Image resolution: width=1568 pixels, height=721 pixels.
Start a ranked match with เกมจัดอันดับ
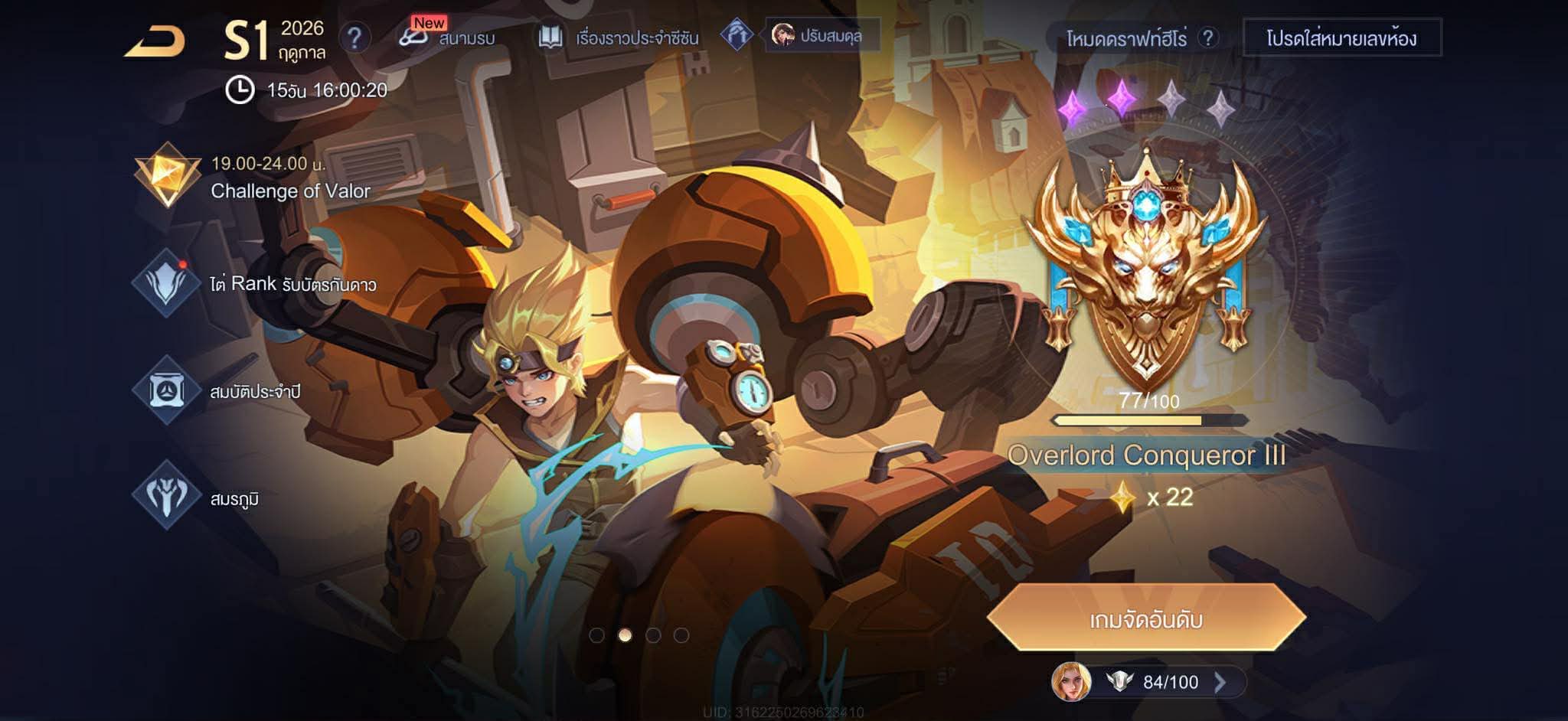[x=1145, y=618]
